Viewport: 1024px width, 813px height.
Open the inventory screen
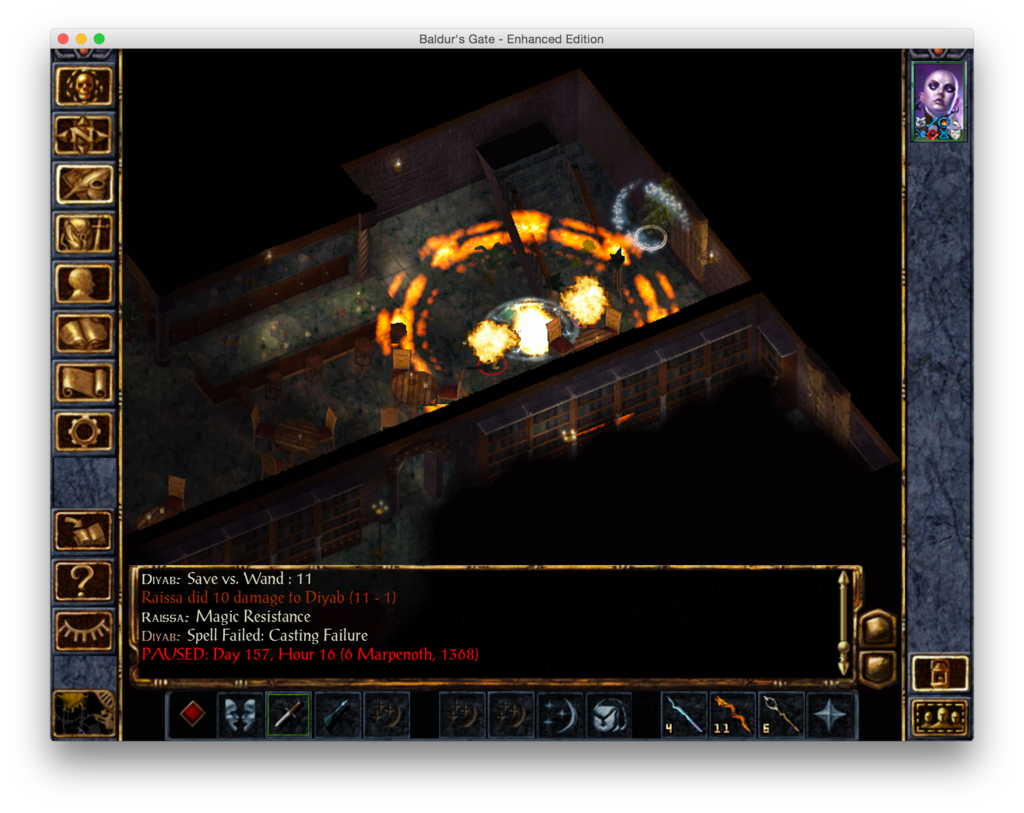pos(84,234)
